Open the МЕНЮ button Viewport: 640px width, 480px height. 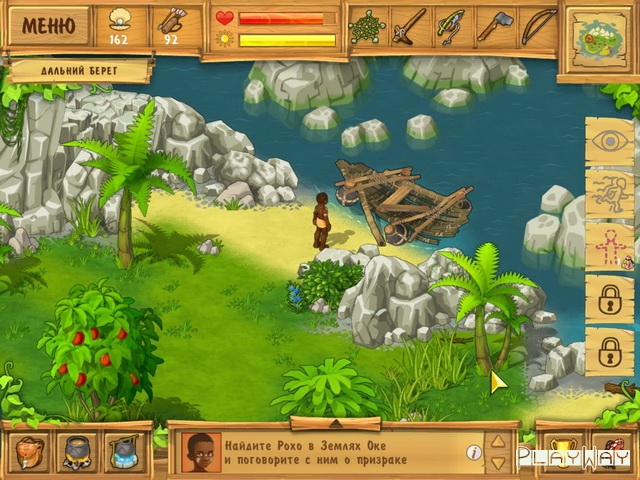[x=47, y=25]
